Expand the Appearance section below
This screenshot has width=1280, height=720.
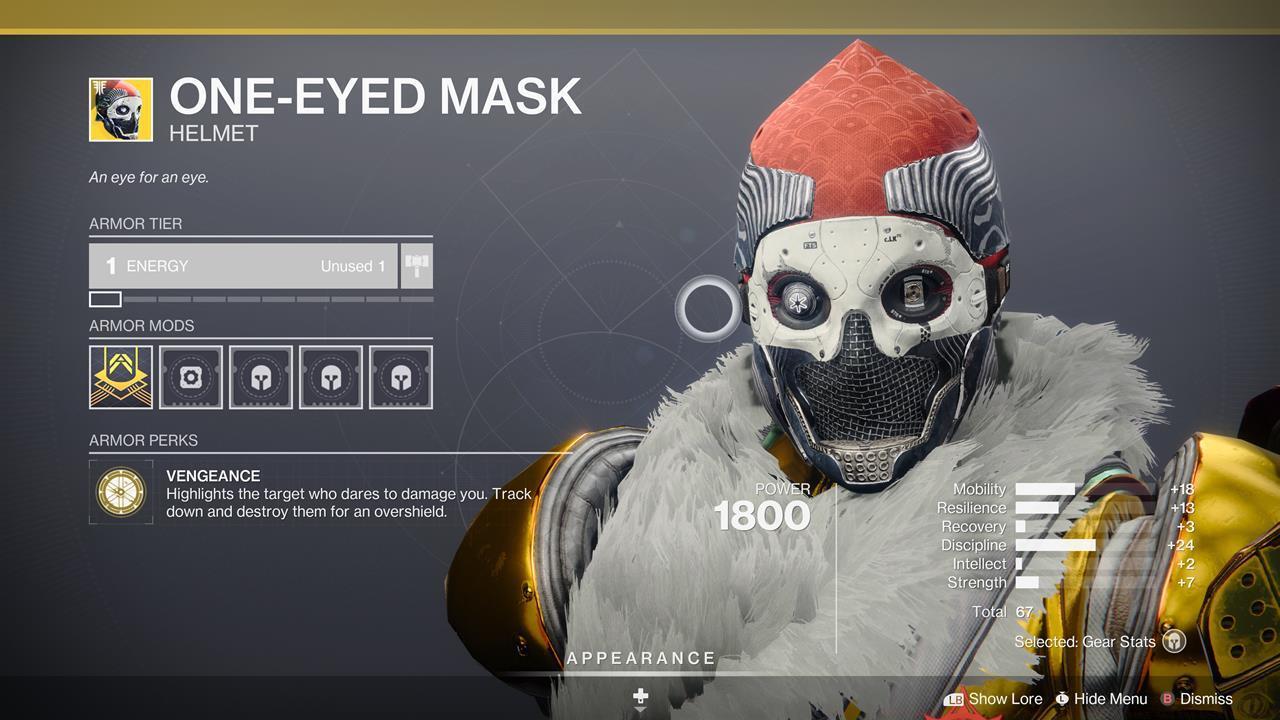click(x=640, y=658)
